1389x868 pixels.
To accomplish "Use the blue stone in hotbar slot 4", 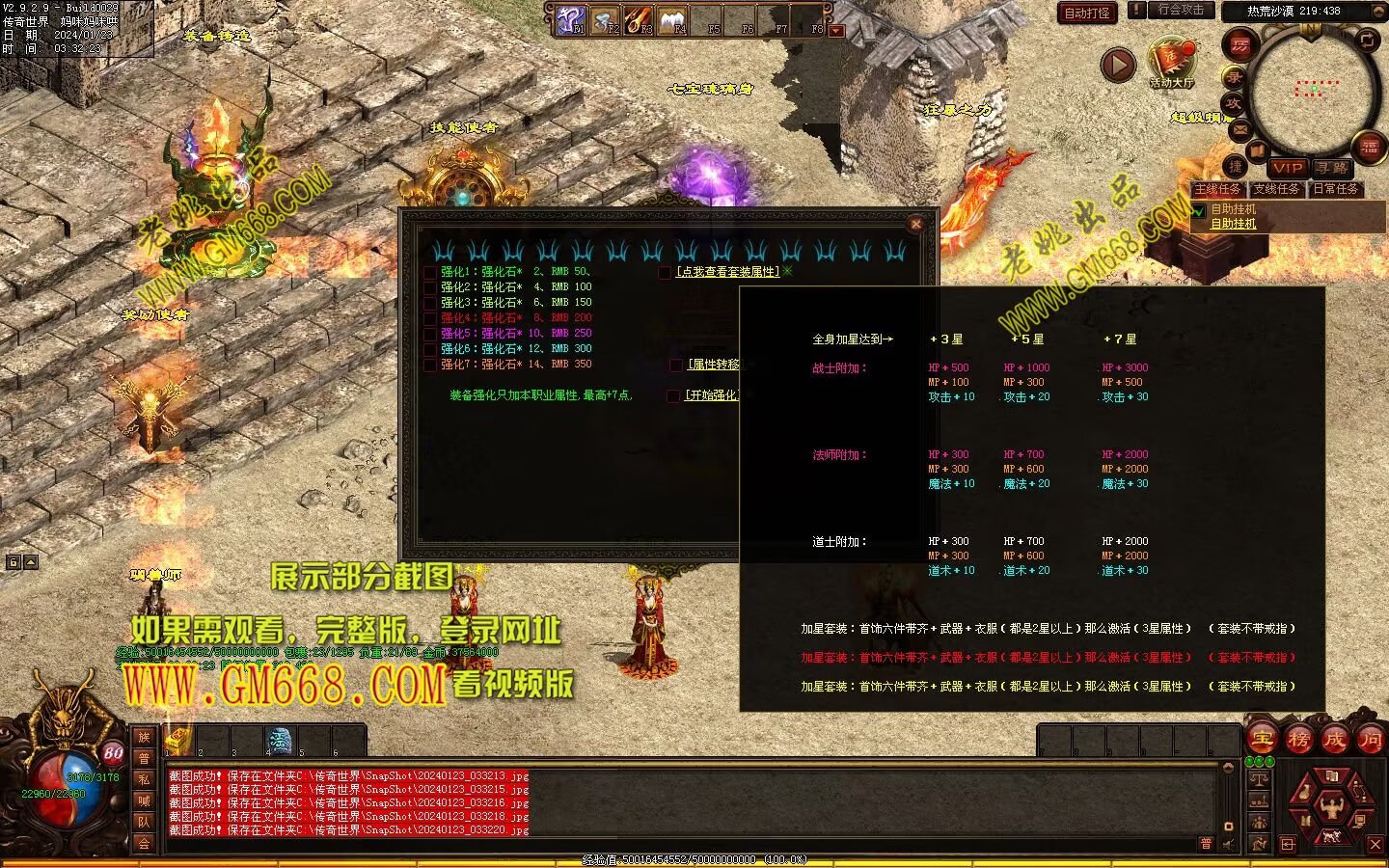I will 279,741.
